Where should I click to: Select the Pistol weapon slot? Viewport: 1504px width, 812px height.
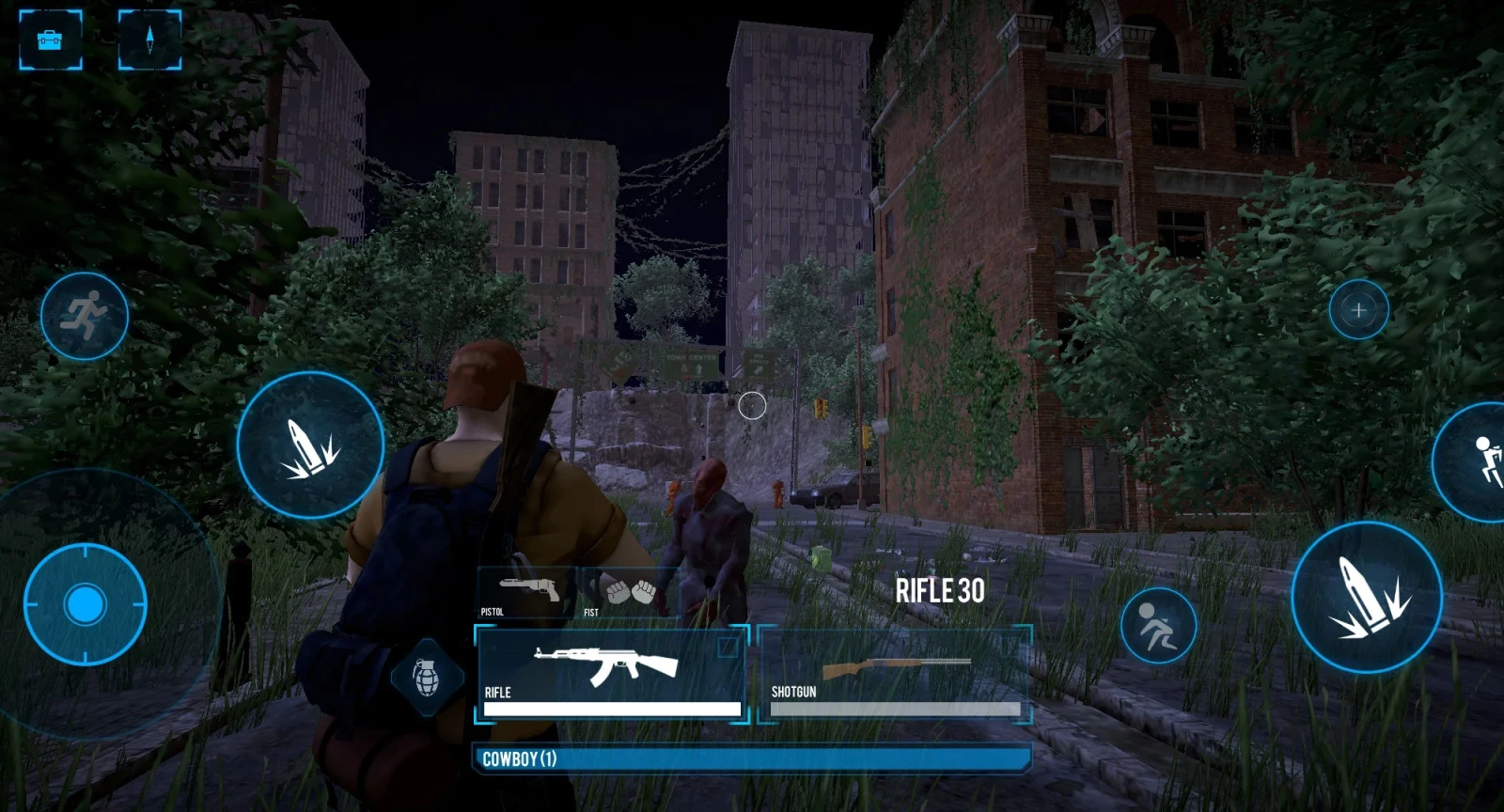coord(526,594)
